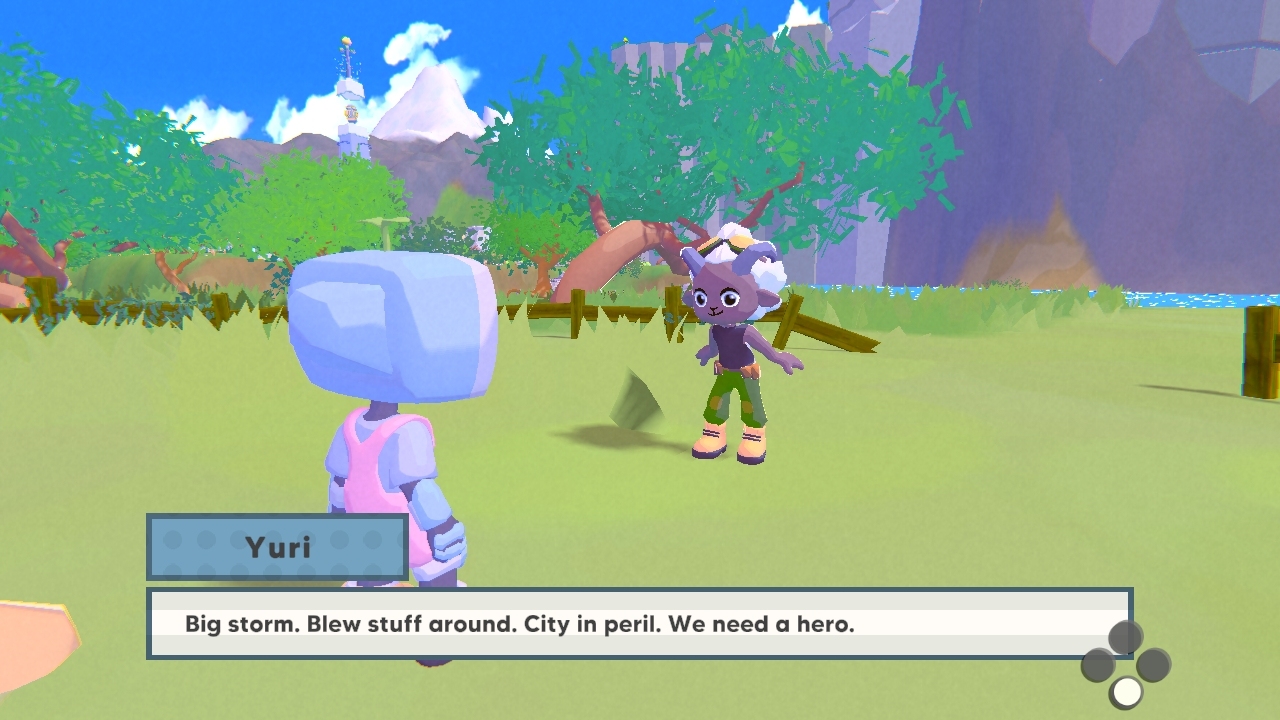Screen dimensions: 1280x720
Task: Click the water along the right shoreline
Action: coord(1190,300)
